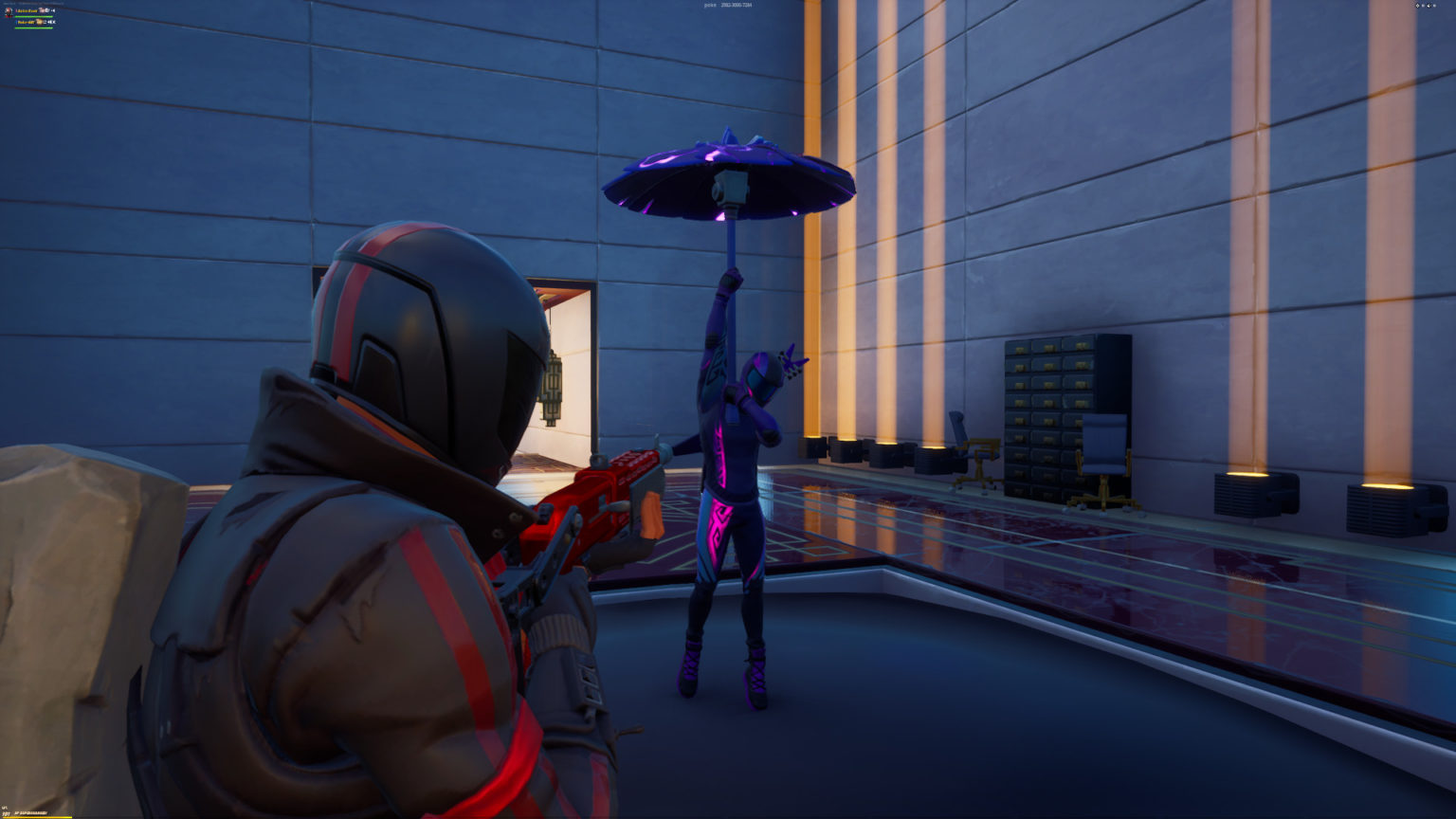The image size is (1456, 819).
Task: Click the speaker voice chat icon
Action: [x=53, y=10]
